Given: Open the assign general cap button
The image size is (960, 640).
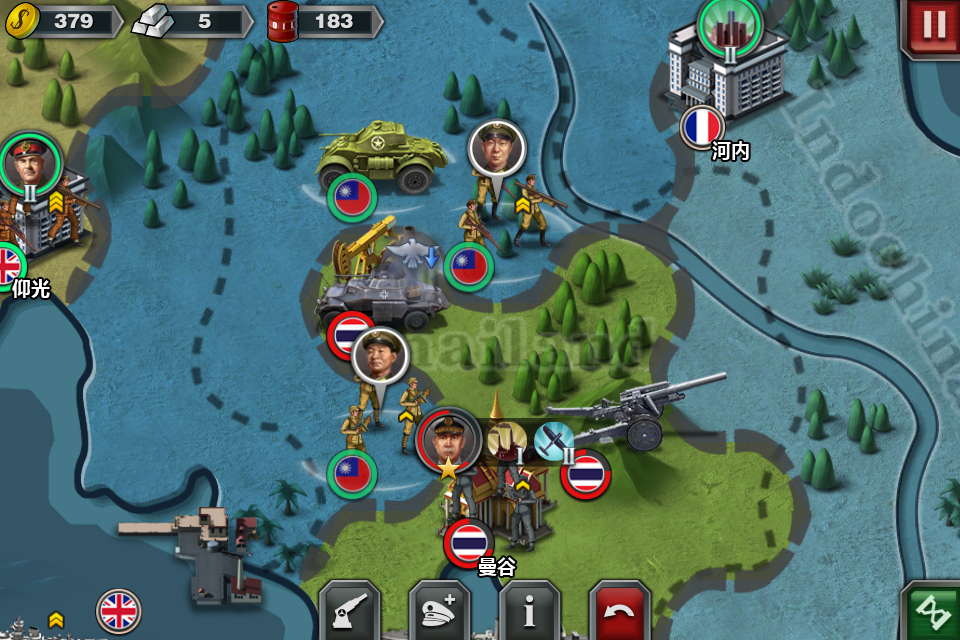Looking at the screenshot, I should pos(439,609).
